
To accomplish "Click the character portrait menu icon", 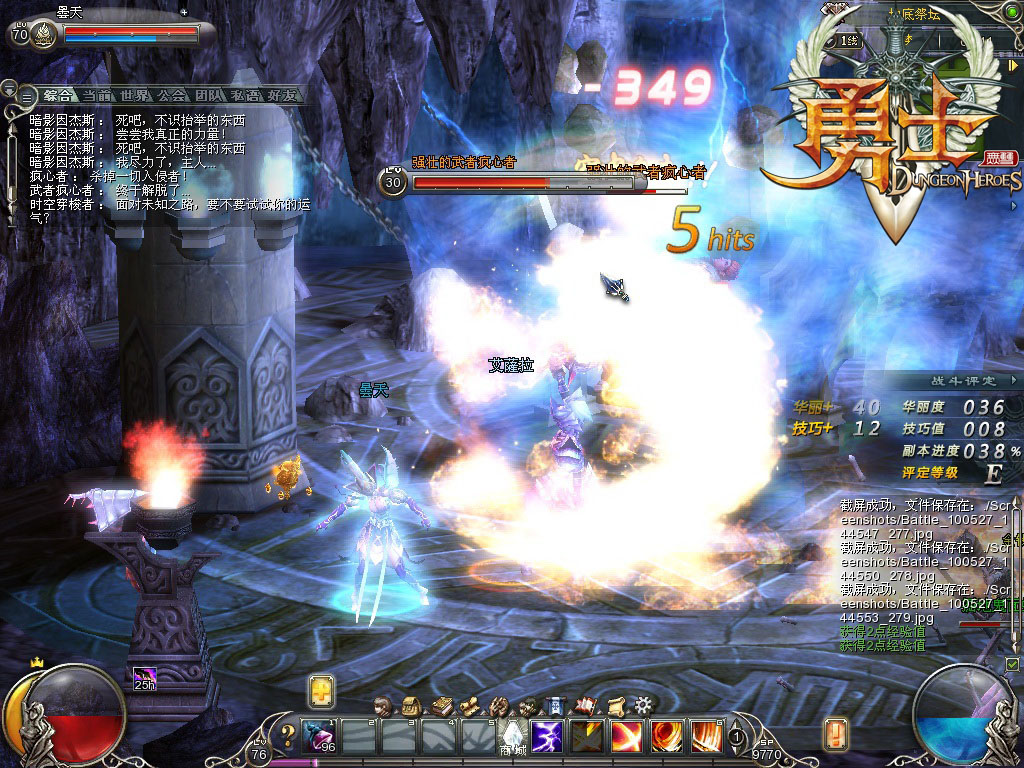I will (x=382, y=705).
